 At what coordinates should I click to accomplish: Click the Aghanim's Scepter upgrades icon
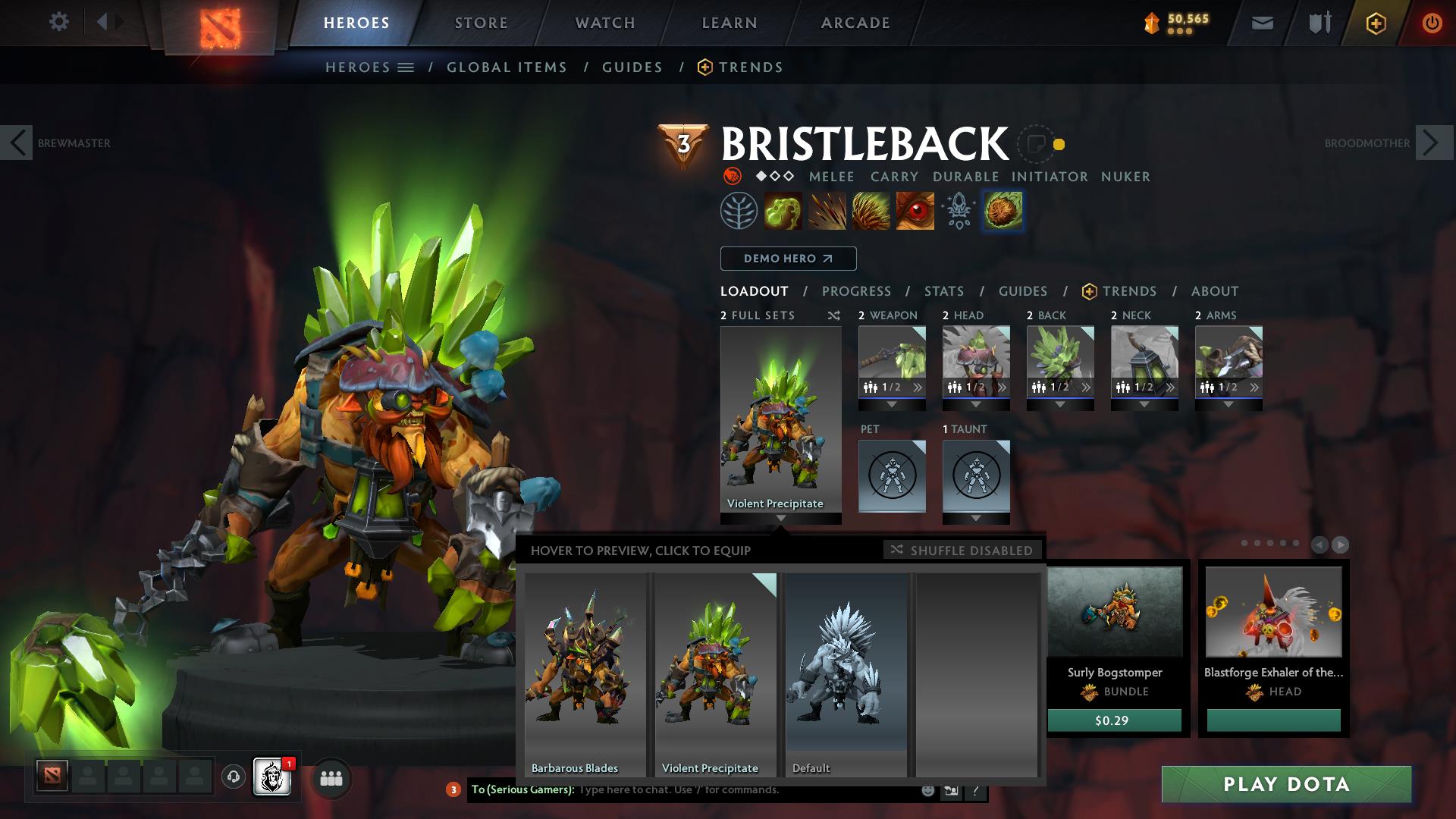[x=958, y=210]
